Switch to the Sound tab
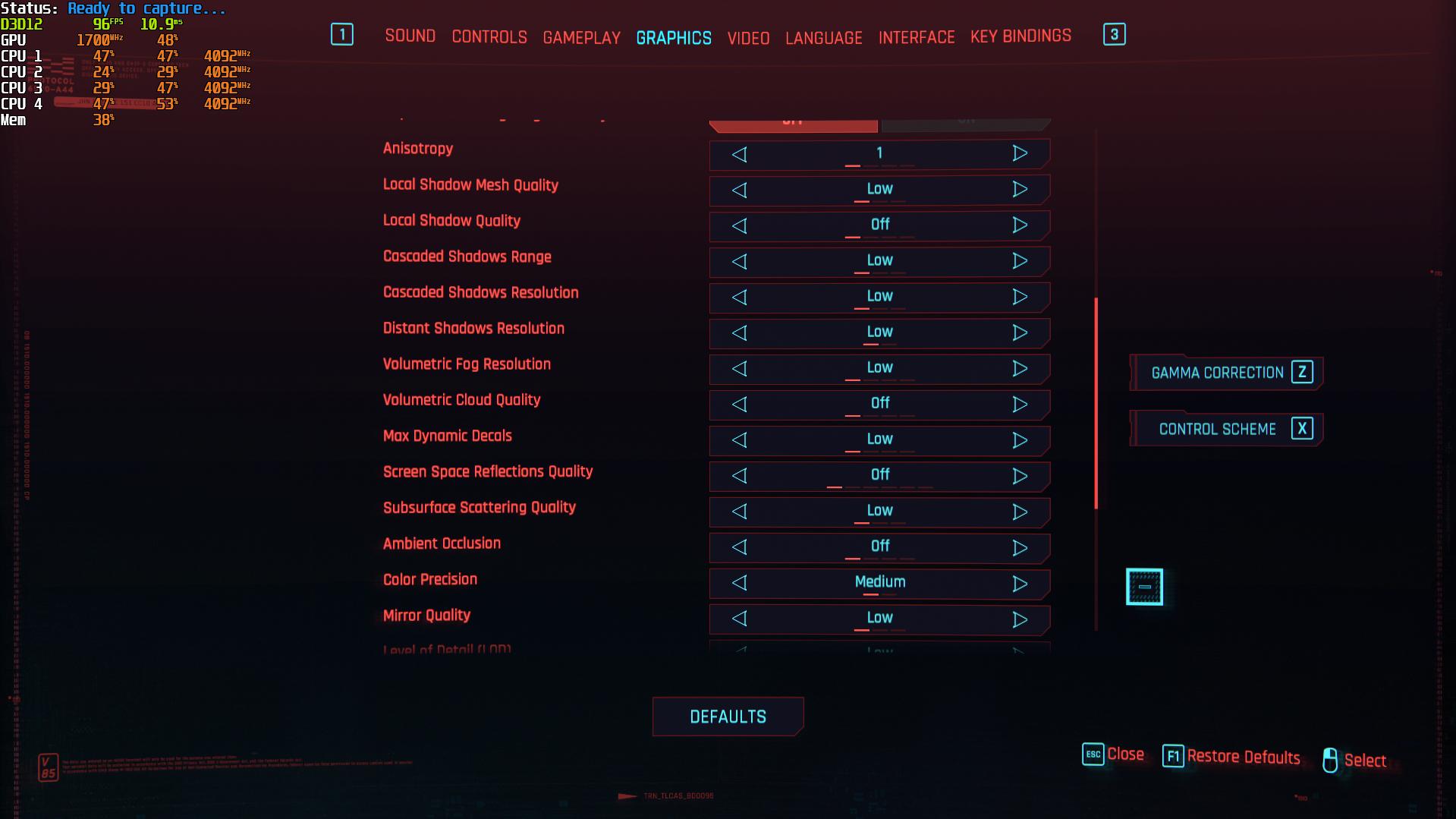The width and height of the screenshot is (1456, 819). [410, 36]
